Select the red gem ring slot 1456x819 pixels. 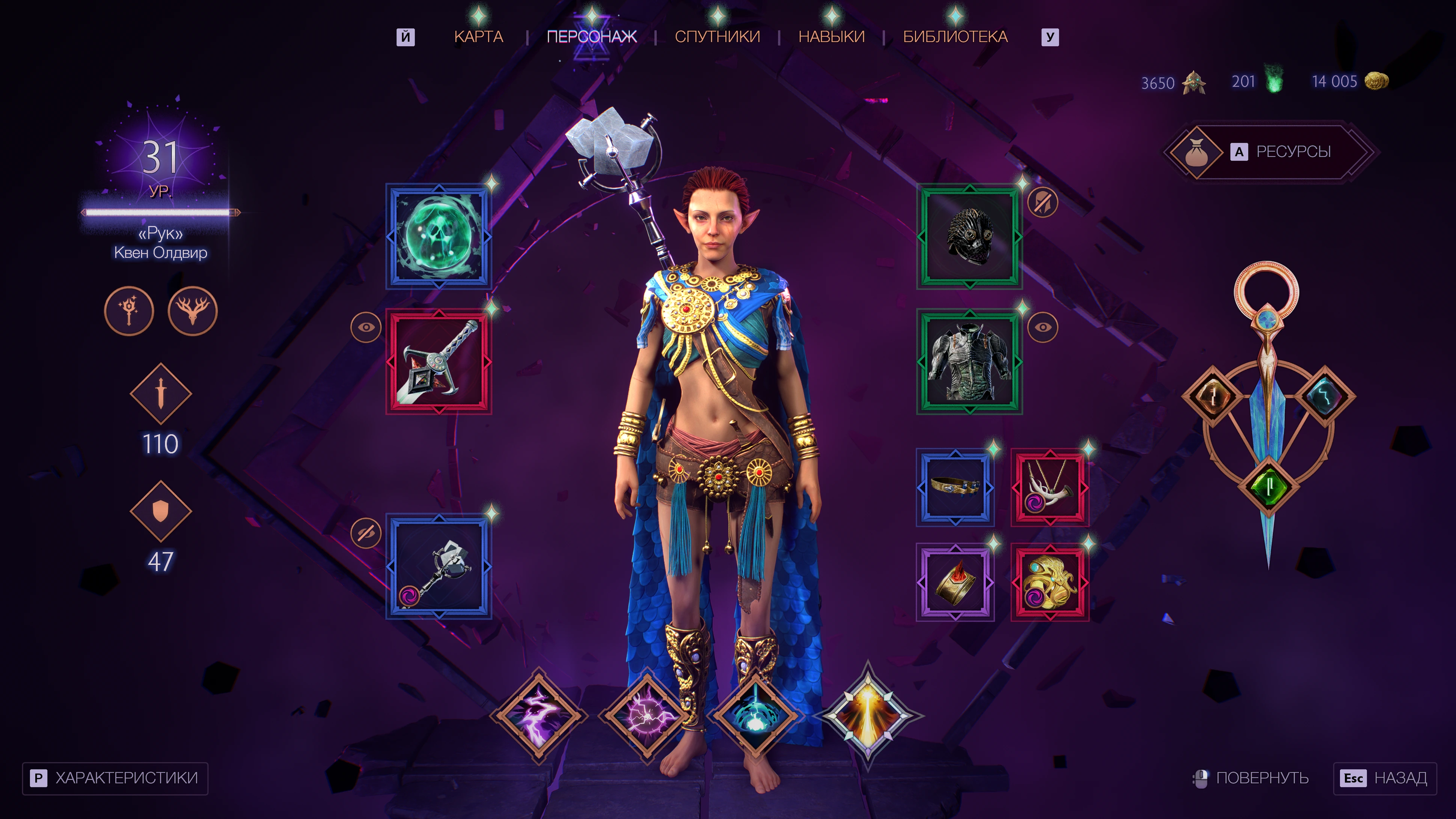coord(955,582)
